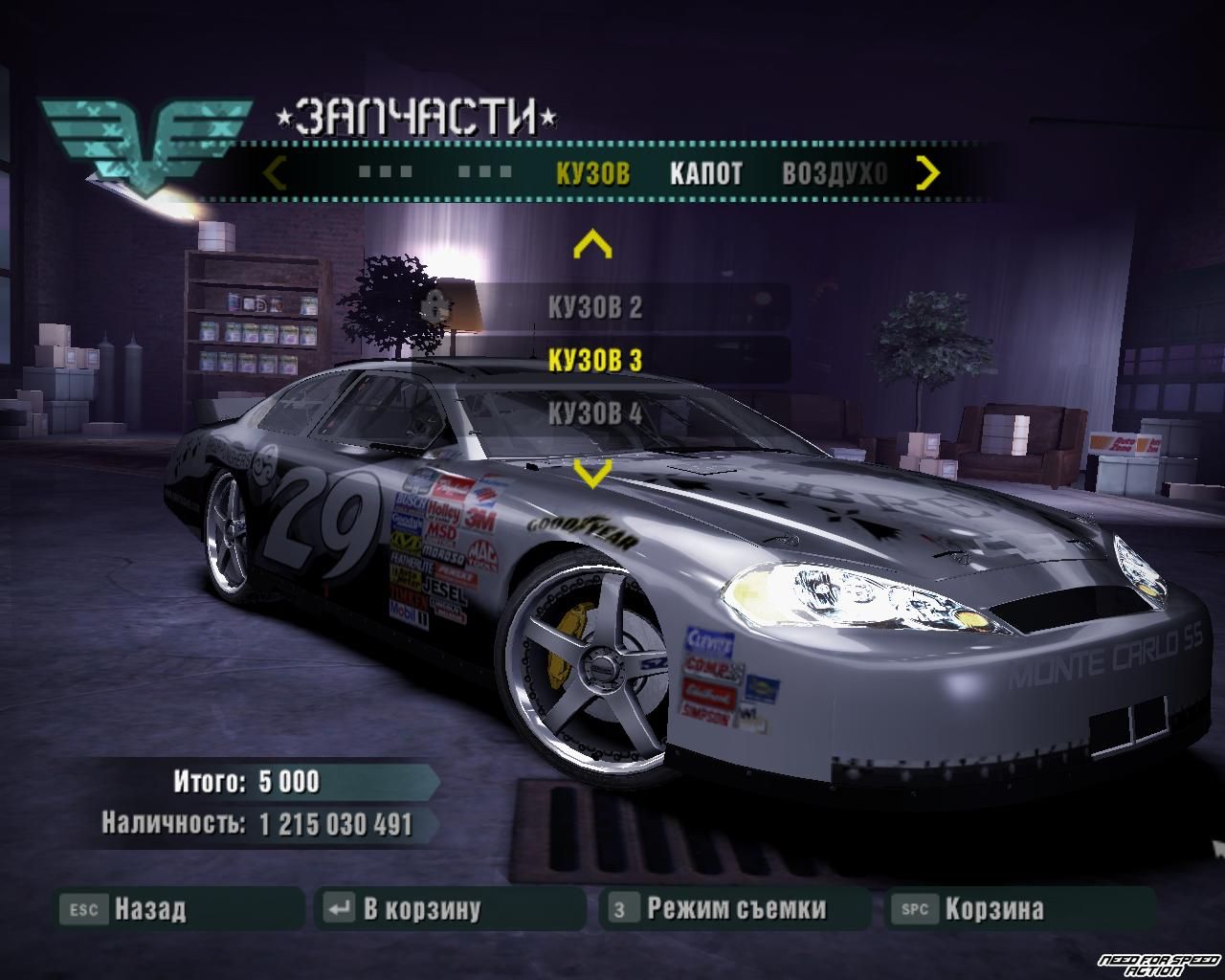Move list down with the yellow down arrow
Image resolution: width=1225 pixels, height=980 pixels.
point(591,473)
